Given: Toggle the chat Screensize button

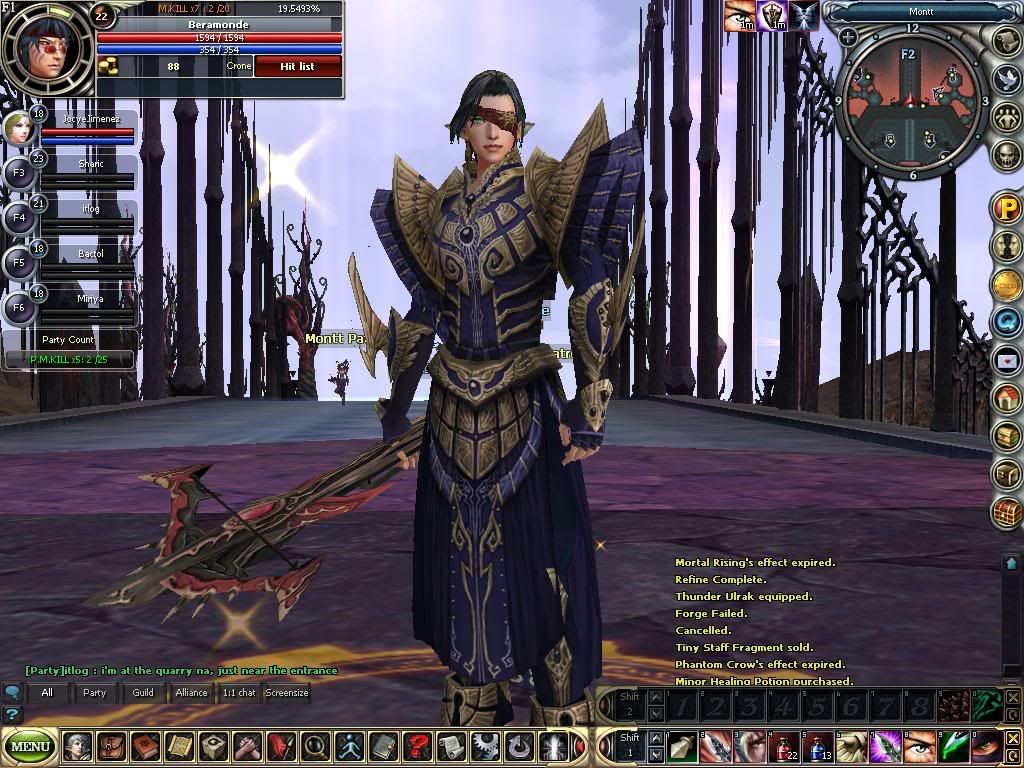Looking at the screenshot, I should click(287, 692).
